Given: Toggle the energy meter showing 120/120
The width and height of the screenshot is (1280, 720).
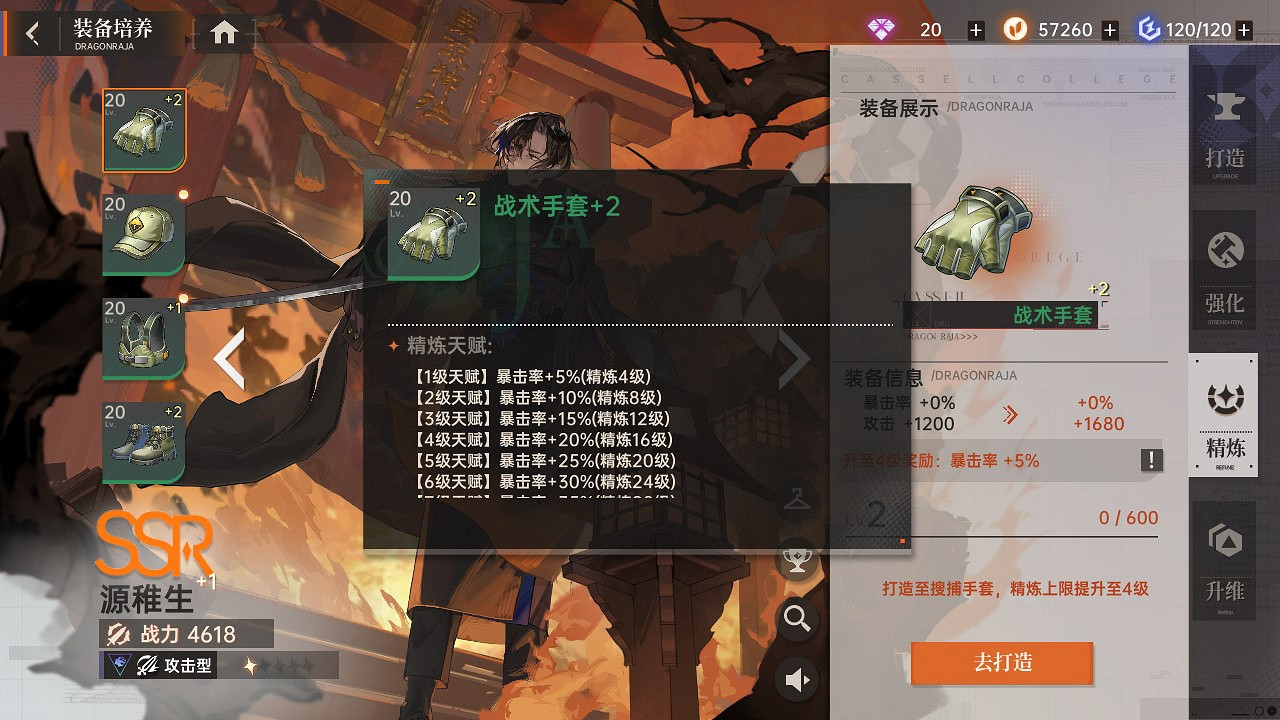Looking at the screenshot, I should pos(1197,30).
